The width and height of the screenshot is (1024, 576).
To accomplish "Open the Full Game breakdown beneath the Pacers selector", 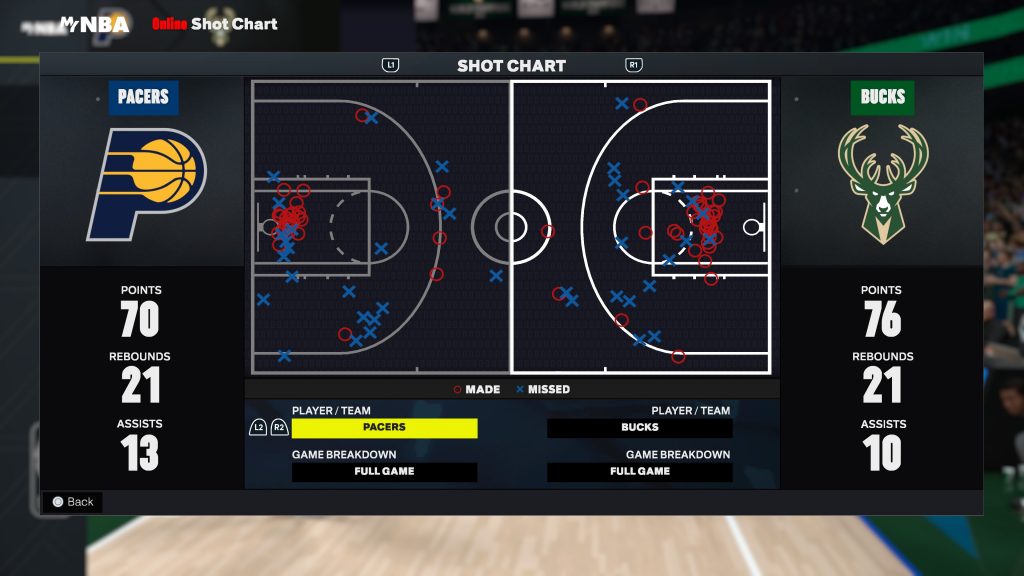I will [x=384, y=472].
